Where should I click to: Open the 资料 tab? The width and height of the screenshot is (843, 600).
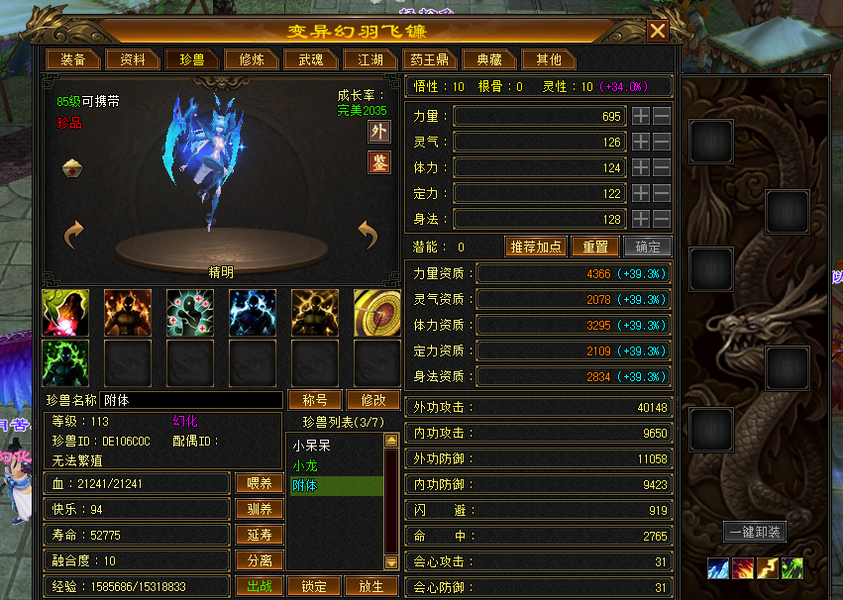click(133, 60)
